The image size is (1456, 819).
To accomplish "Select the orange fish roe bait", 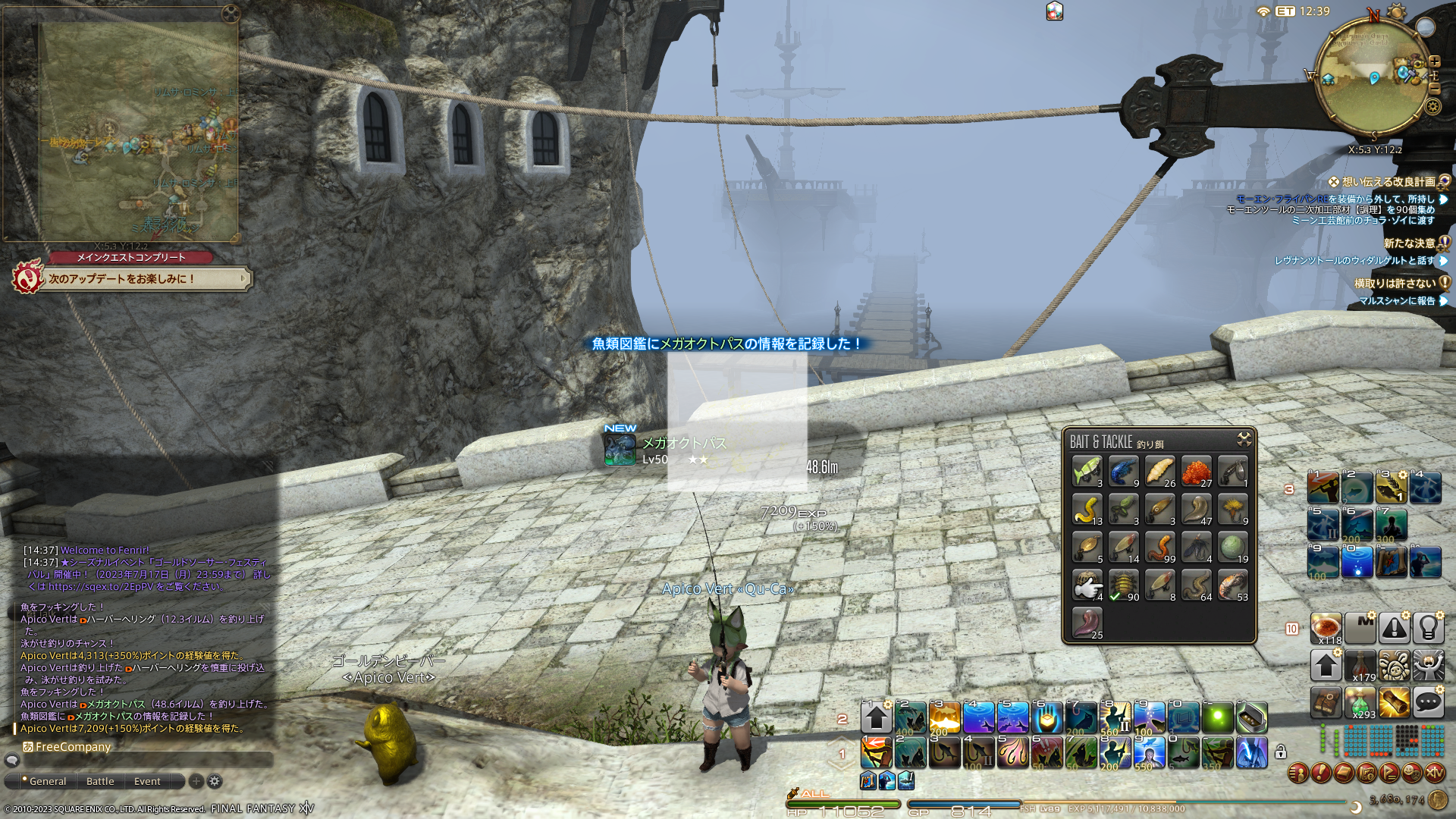I will 1196,471.
